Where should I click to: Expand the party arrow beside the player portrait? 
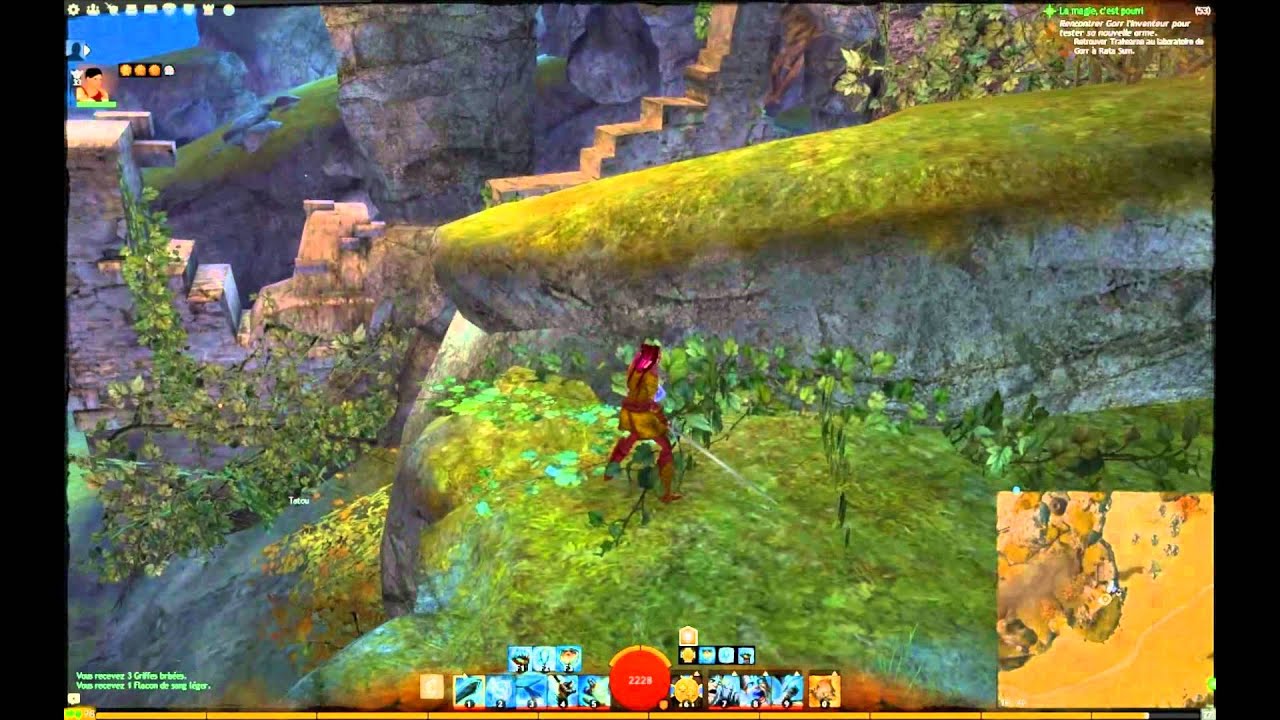tap(87, 50)
